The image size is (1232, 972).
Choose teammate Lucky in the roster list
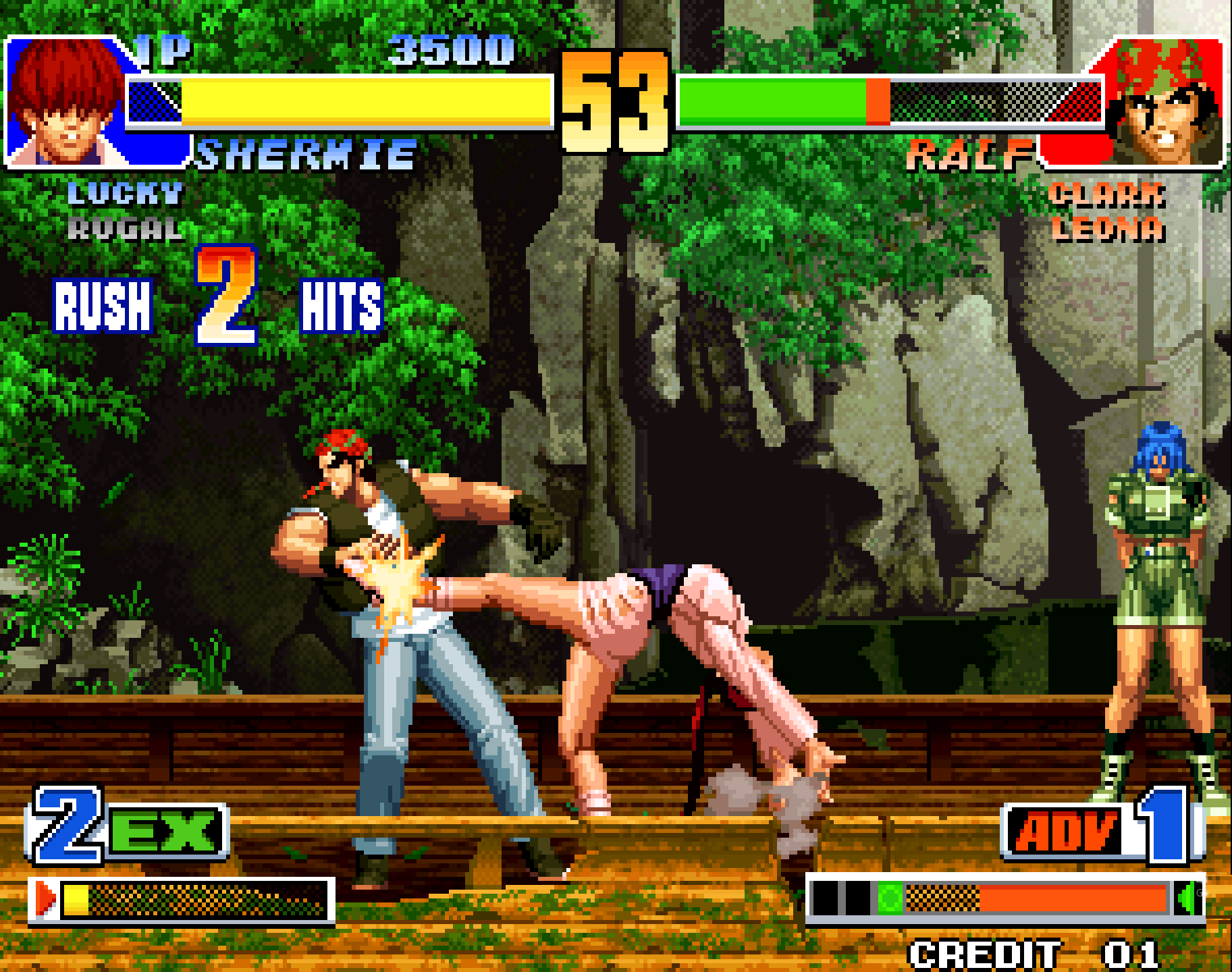click(x=126, y=194)
